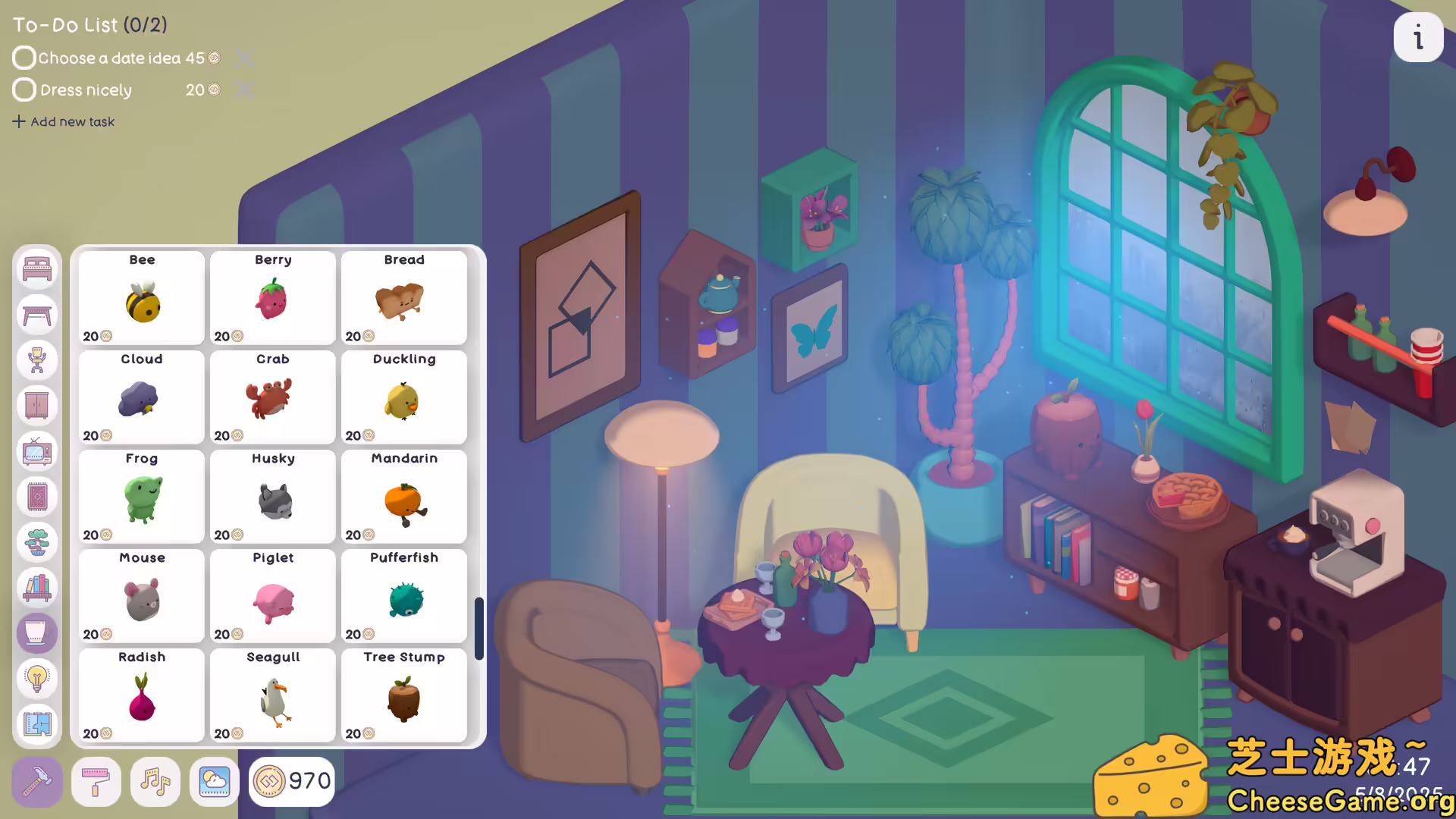Screen dimensions: 1456x819
Task: Open the bonsai plants category
Action: click(x=36, y=541)
